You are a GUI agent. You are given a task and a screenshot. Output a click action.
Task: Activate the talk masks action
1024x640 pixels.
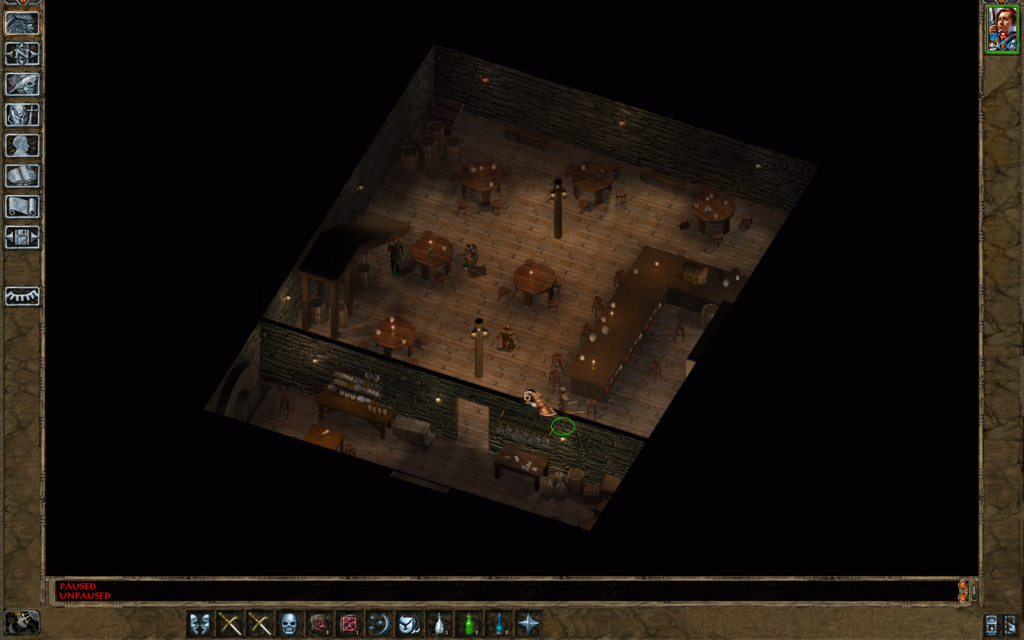click(x=200, y=624)
